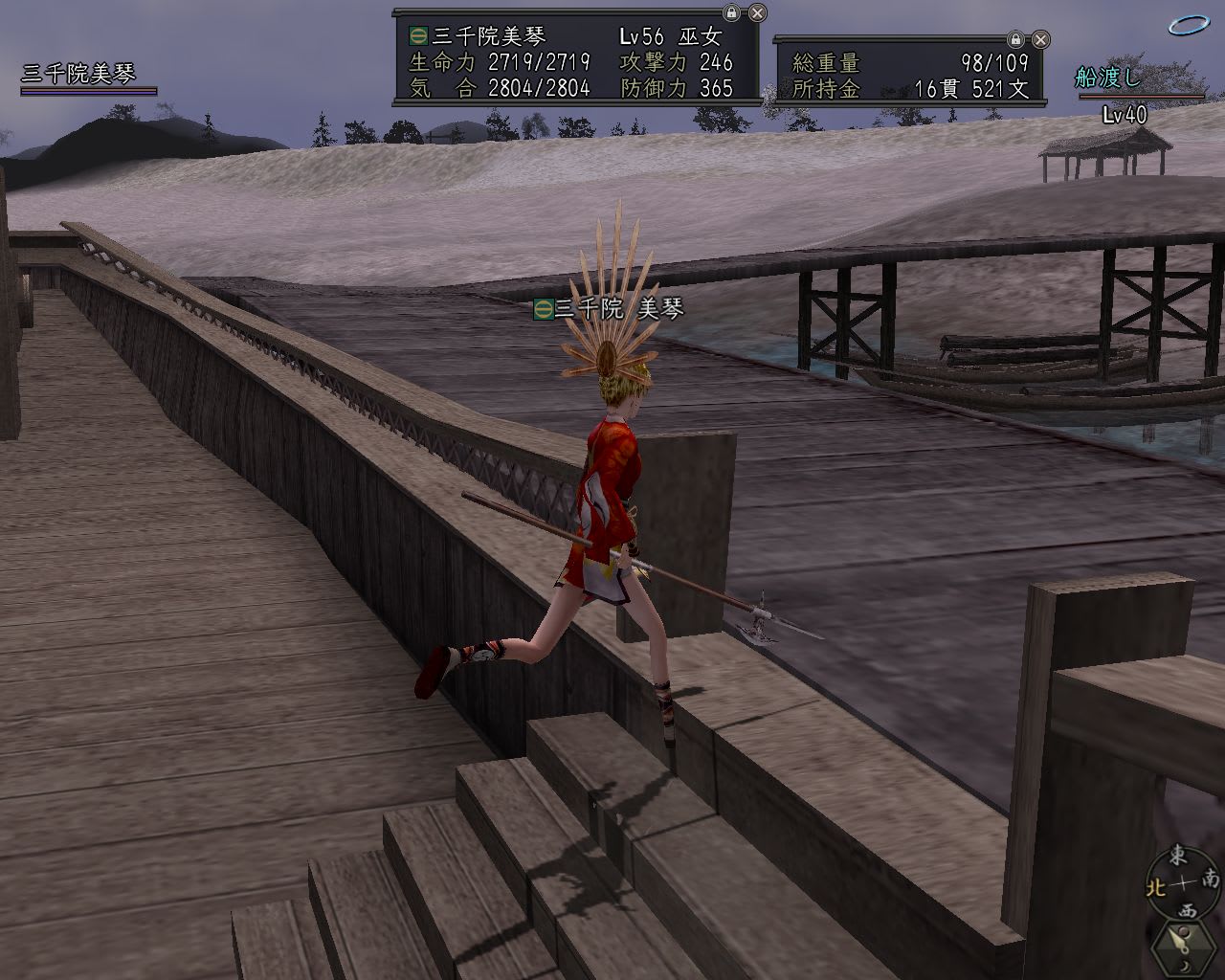Toggle the lock on the status window
Screen dimensions: 1225x980
coord(731,13)
